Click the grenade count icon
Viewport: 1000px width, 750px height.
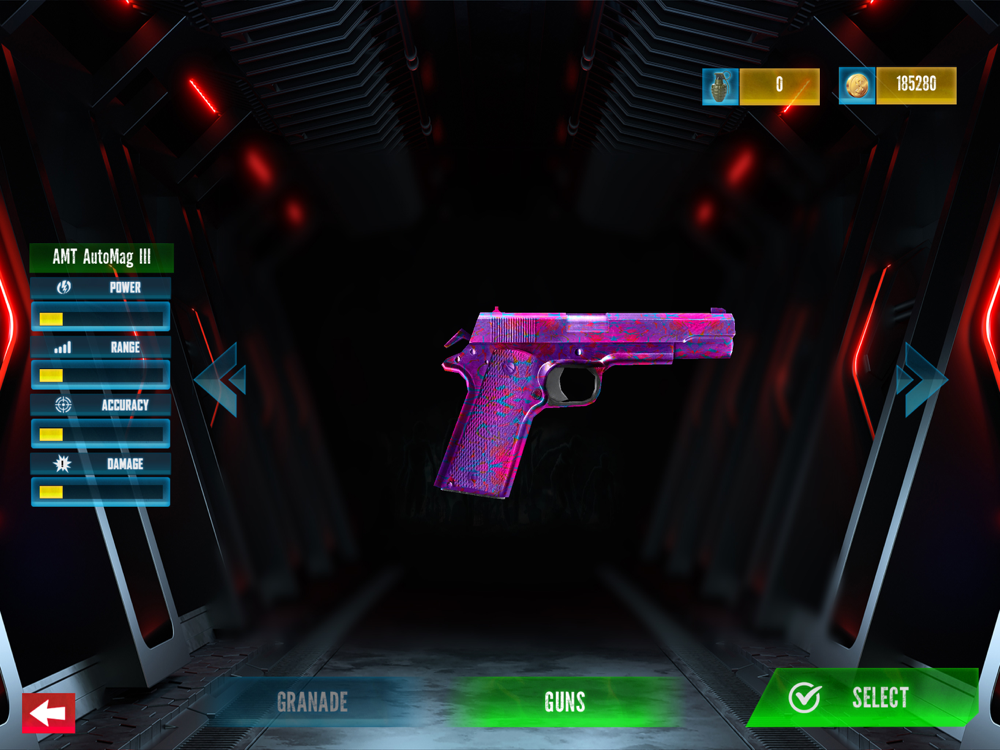click(720, 86)
